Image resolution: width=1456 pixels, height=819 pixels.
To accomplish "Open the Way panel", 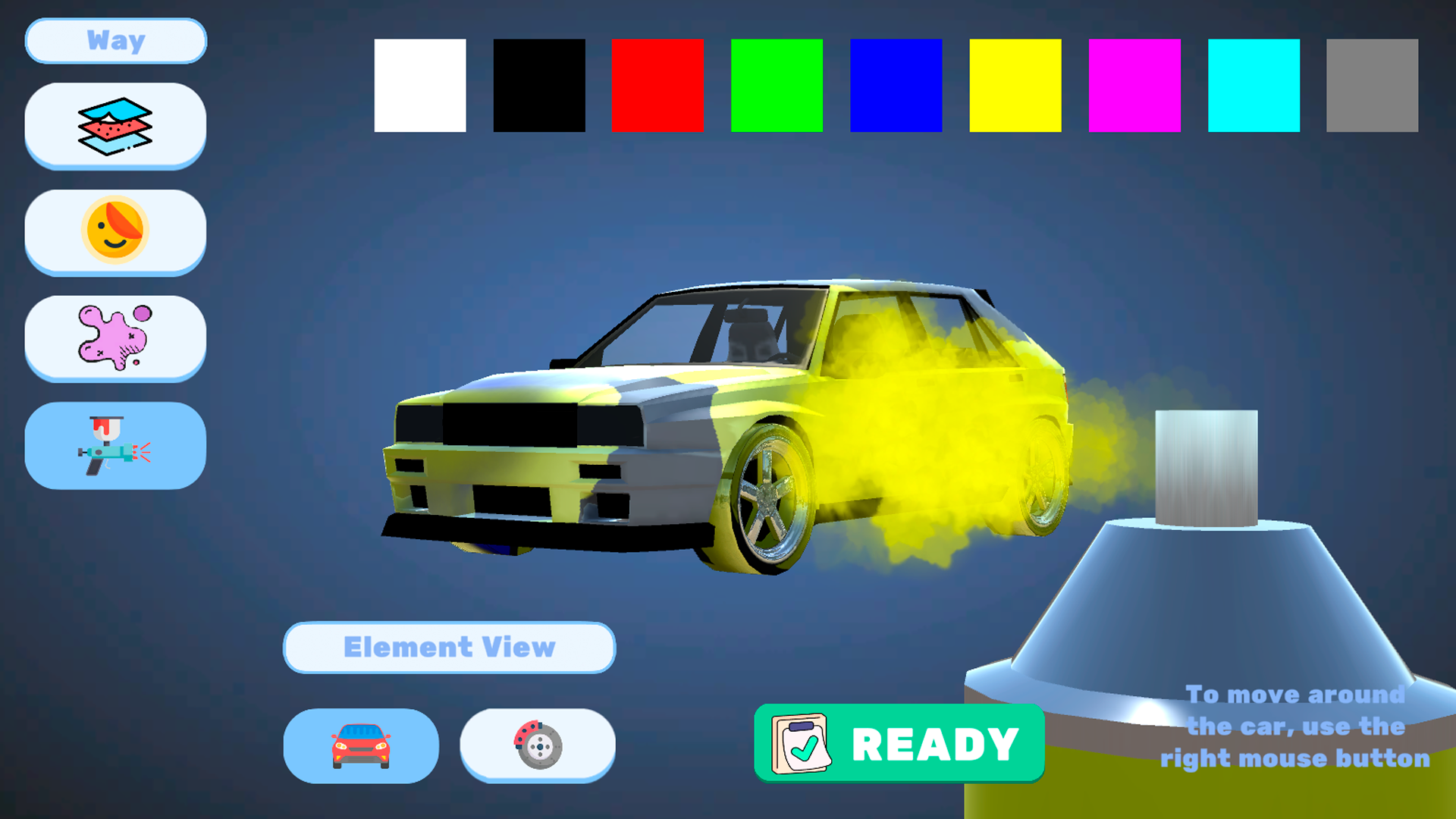I will pyautogui.click(x=115, y=41).
